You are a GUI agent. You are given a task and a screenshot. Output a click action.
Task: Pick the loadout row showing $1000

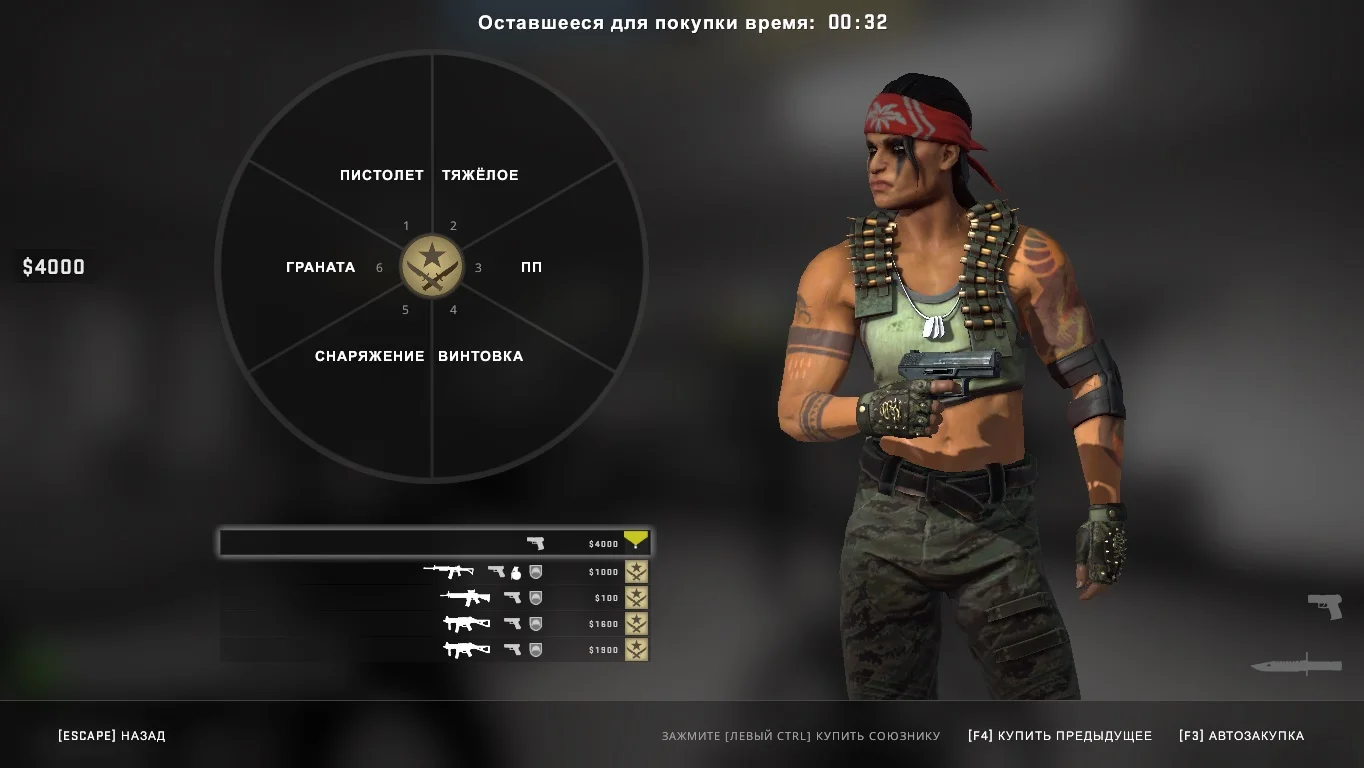click(x=435, y=572)
